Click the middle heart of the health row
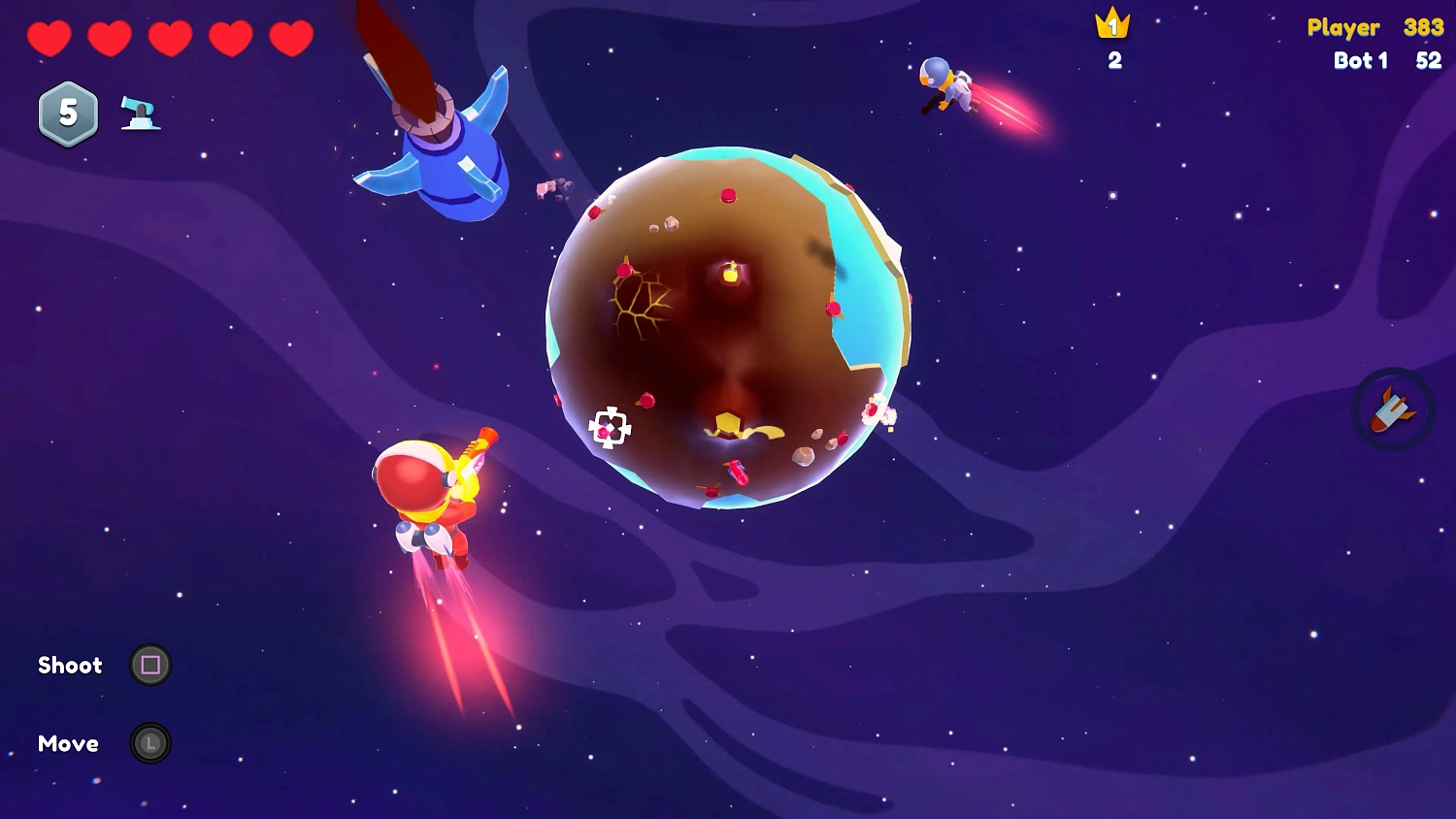Image resolution: width=1456 pixels, height=819 pixels. point(171,38)
